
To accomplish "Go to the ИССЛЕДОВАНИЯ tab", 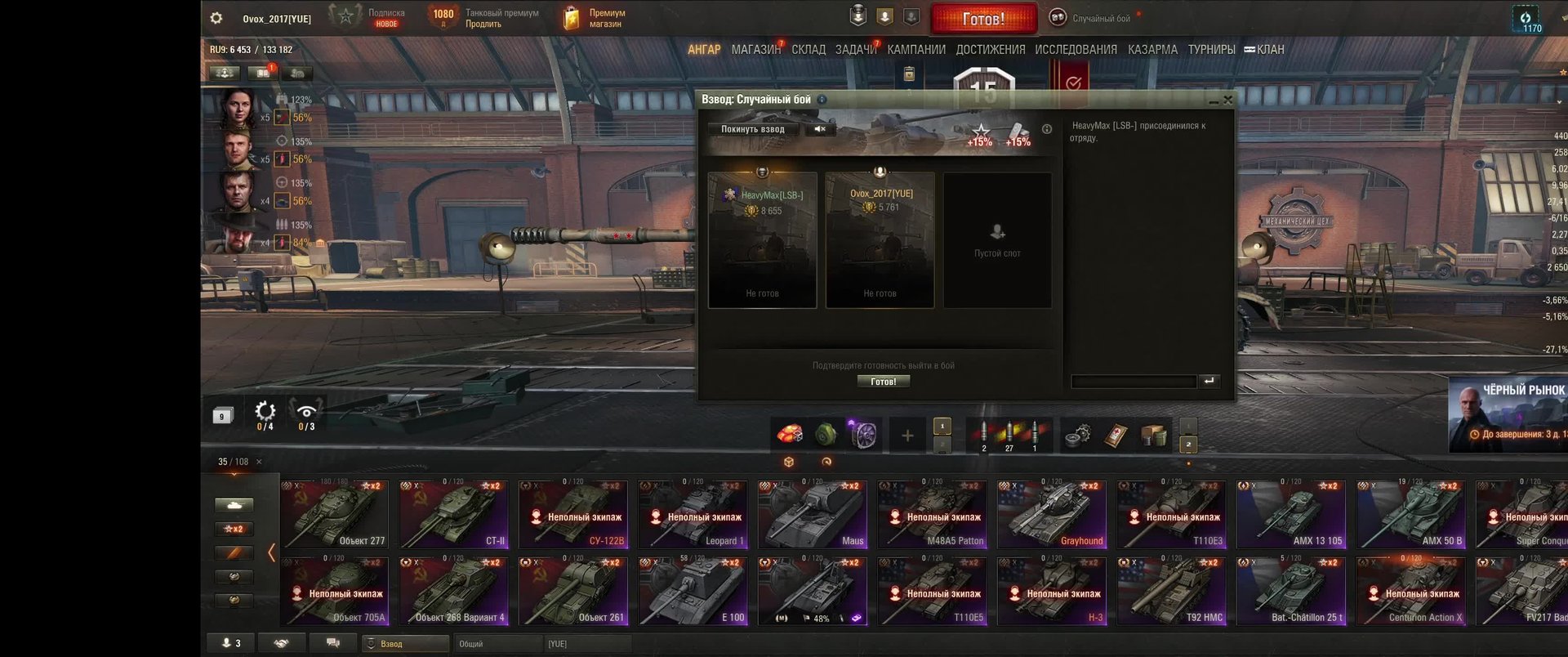I will (1076, 50).
